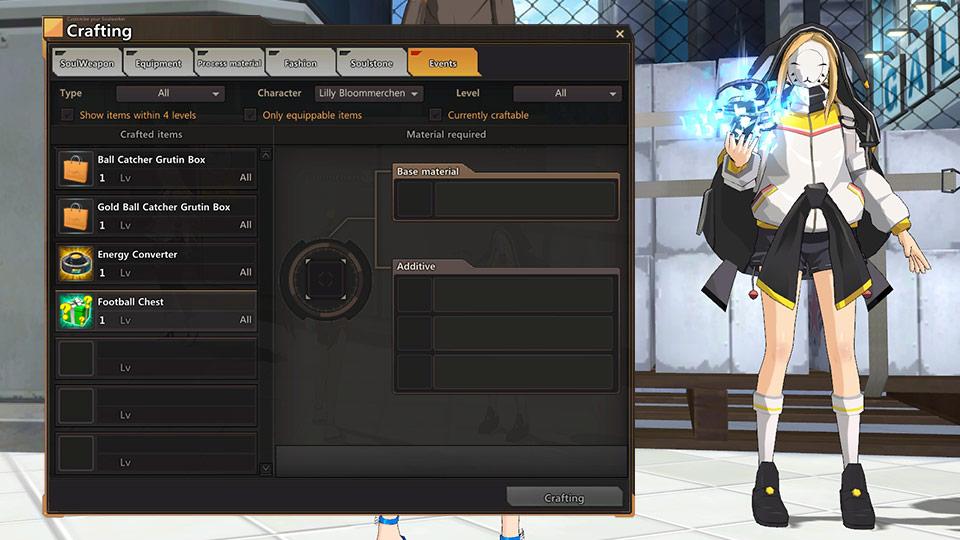Screen dimensions: 960x540
Task: Select the Process material tab
Action: [229, 63]
